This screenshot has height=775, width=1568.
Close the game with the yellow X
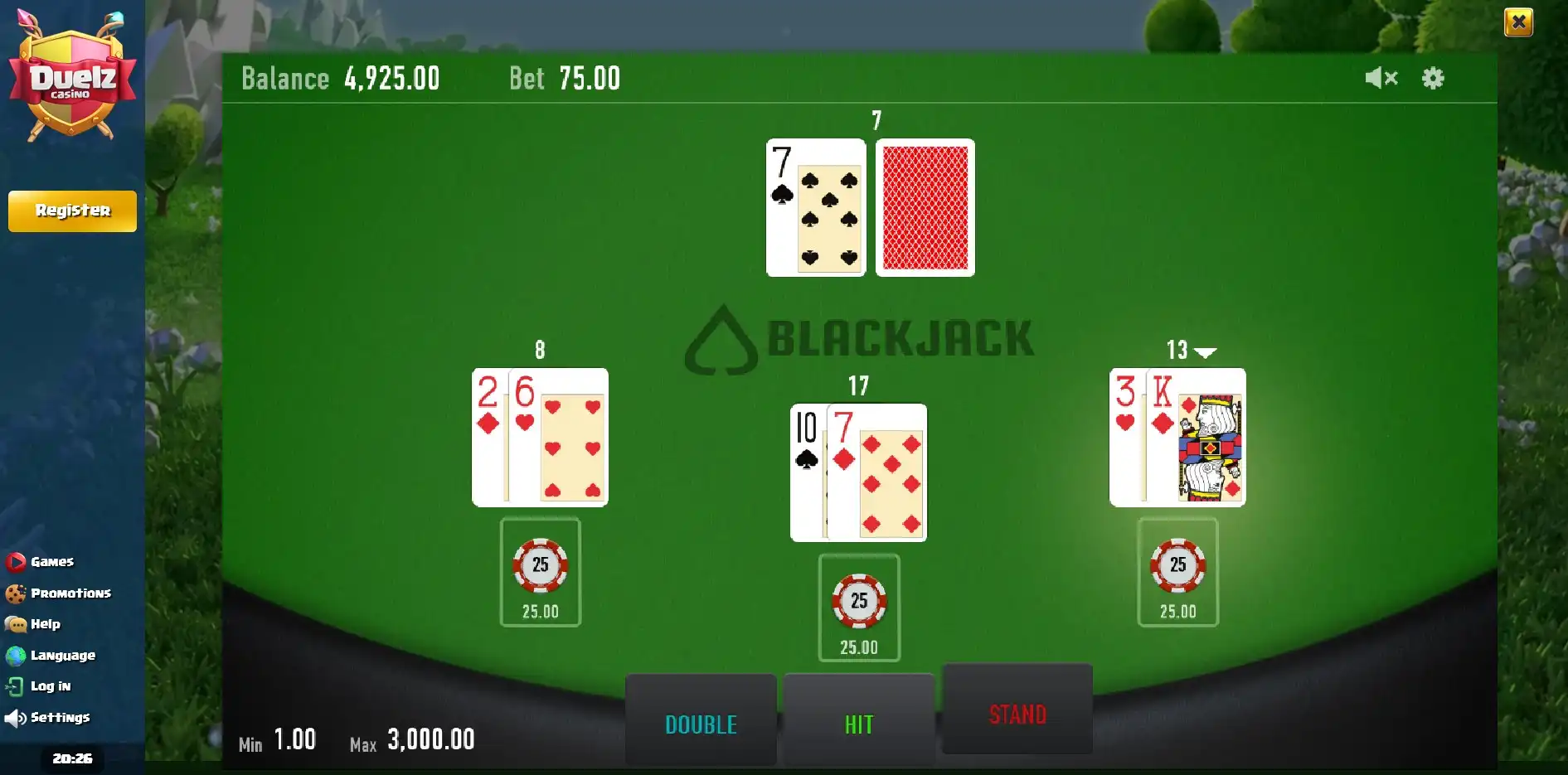(1518, 22)
